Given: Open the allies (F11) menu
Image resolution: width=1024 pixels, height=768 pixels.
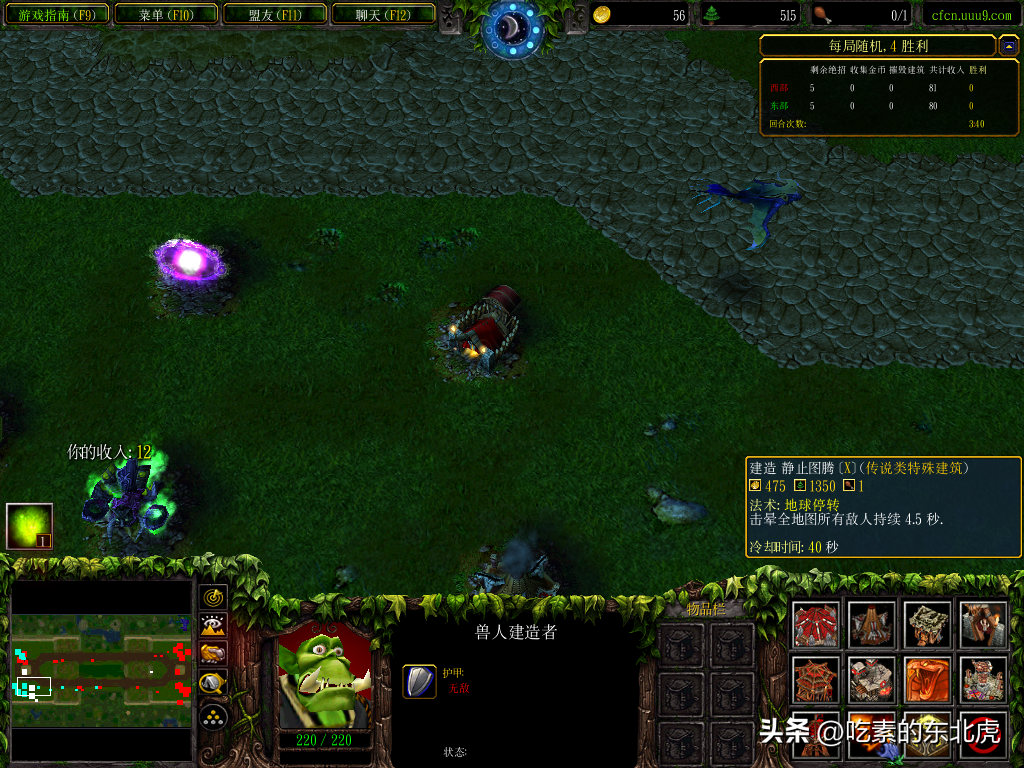Looking at the screenshot, I should pyautogui.click(x=275, y=15).
